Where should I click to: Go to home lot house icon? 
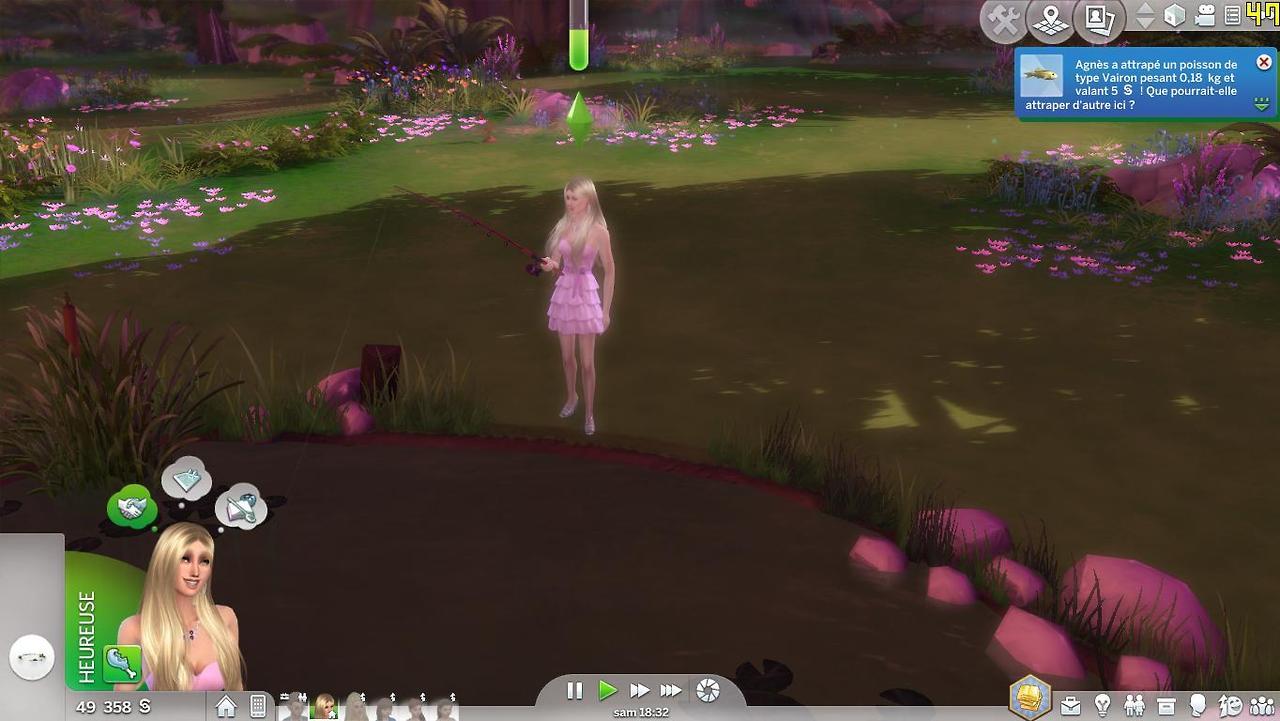coord(226,706)
